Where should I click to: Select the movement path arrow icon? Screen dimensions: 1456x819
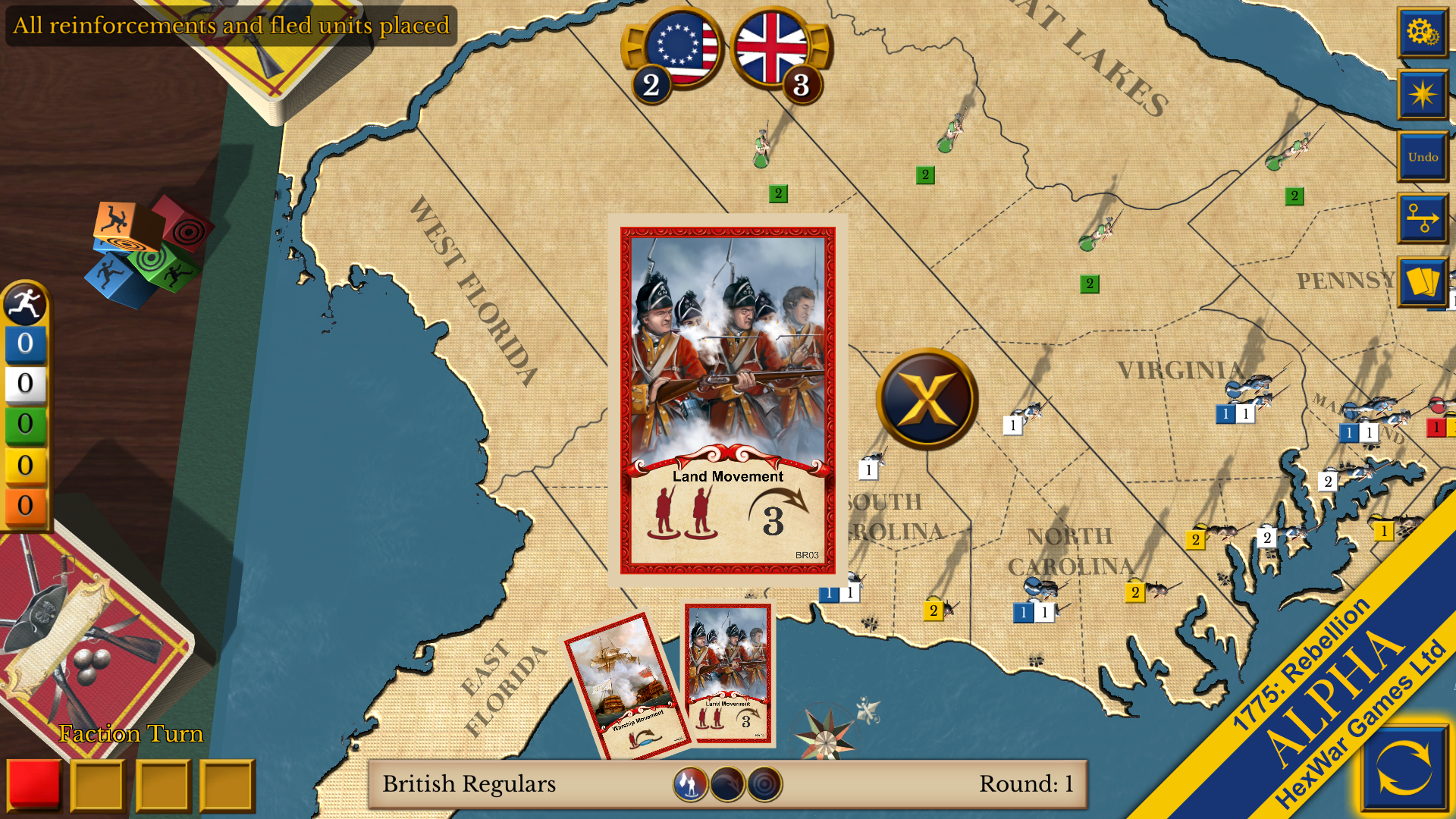[x=1423, y=220]
